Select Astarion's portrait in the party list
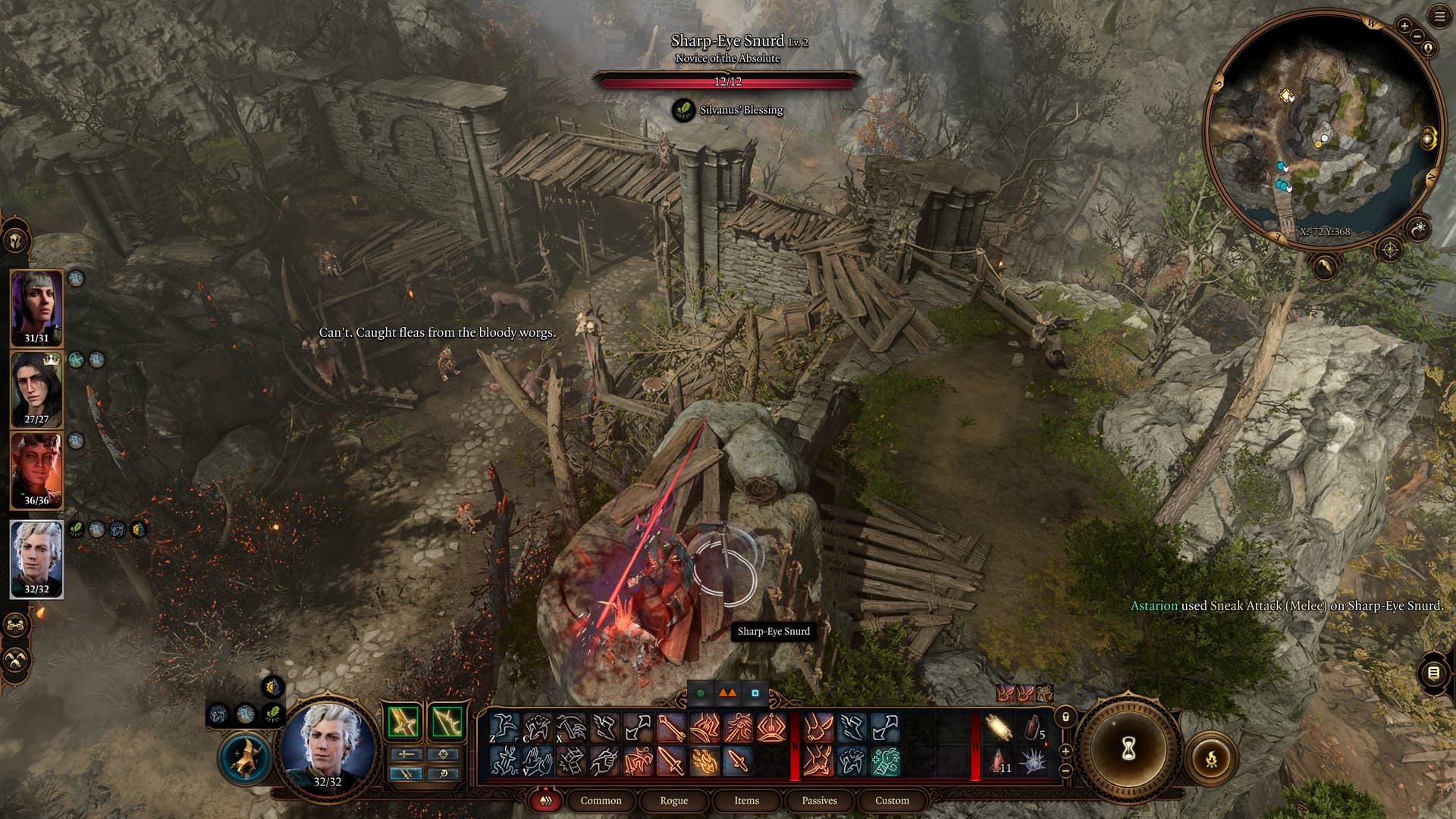 [36, 557]
